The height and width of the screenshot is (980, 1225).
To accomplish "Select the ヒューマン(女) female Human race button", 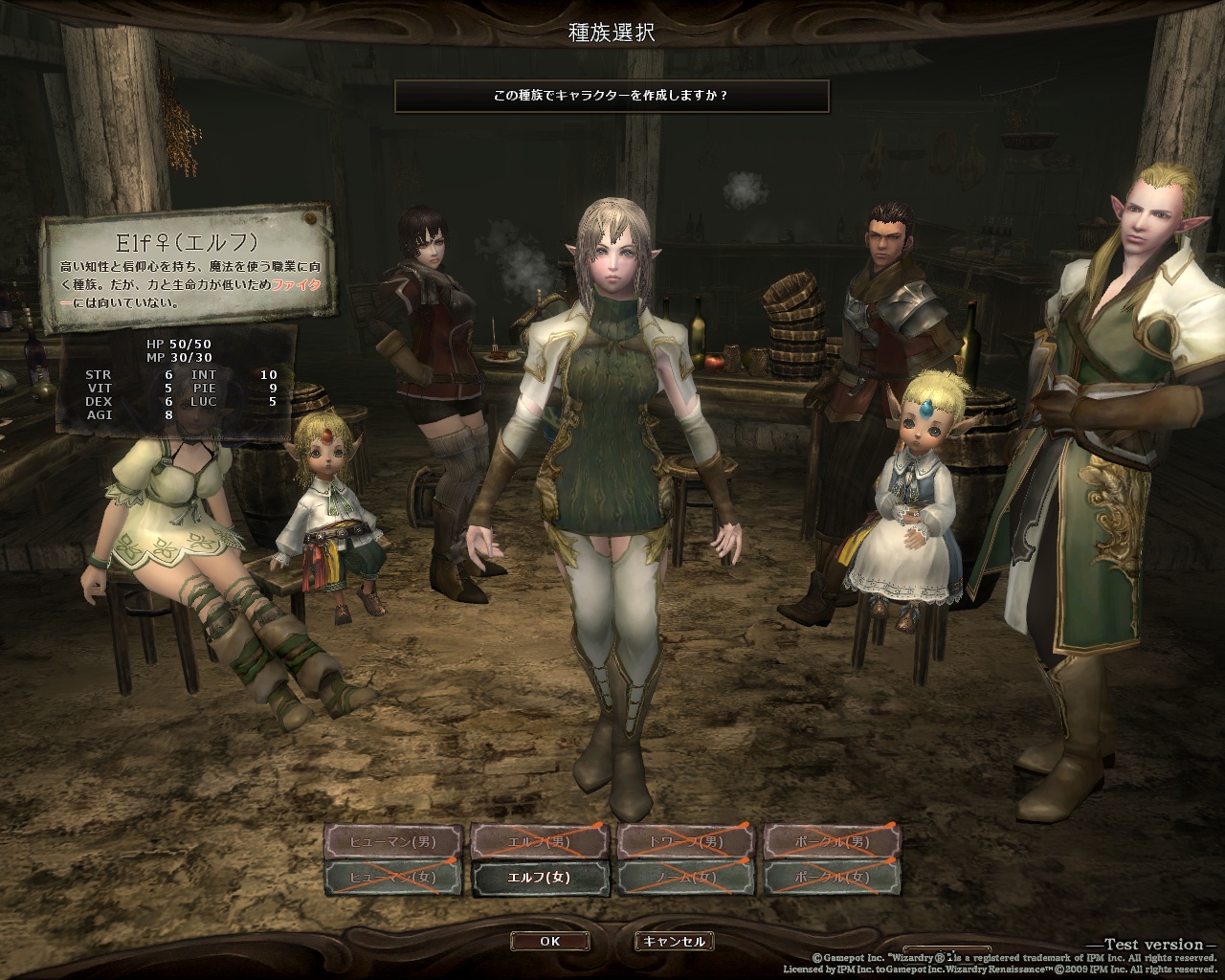I will click(393, 878).
